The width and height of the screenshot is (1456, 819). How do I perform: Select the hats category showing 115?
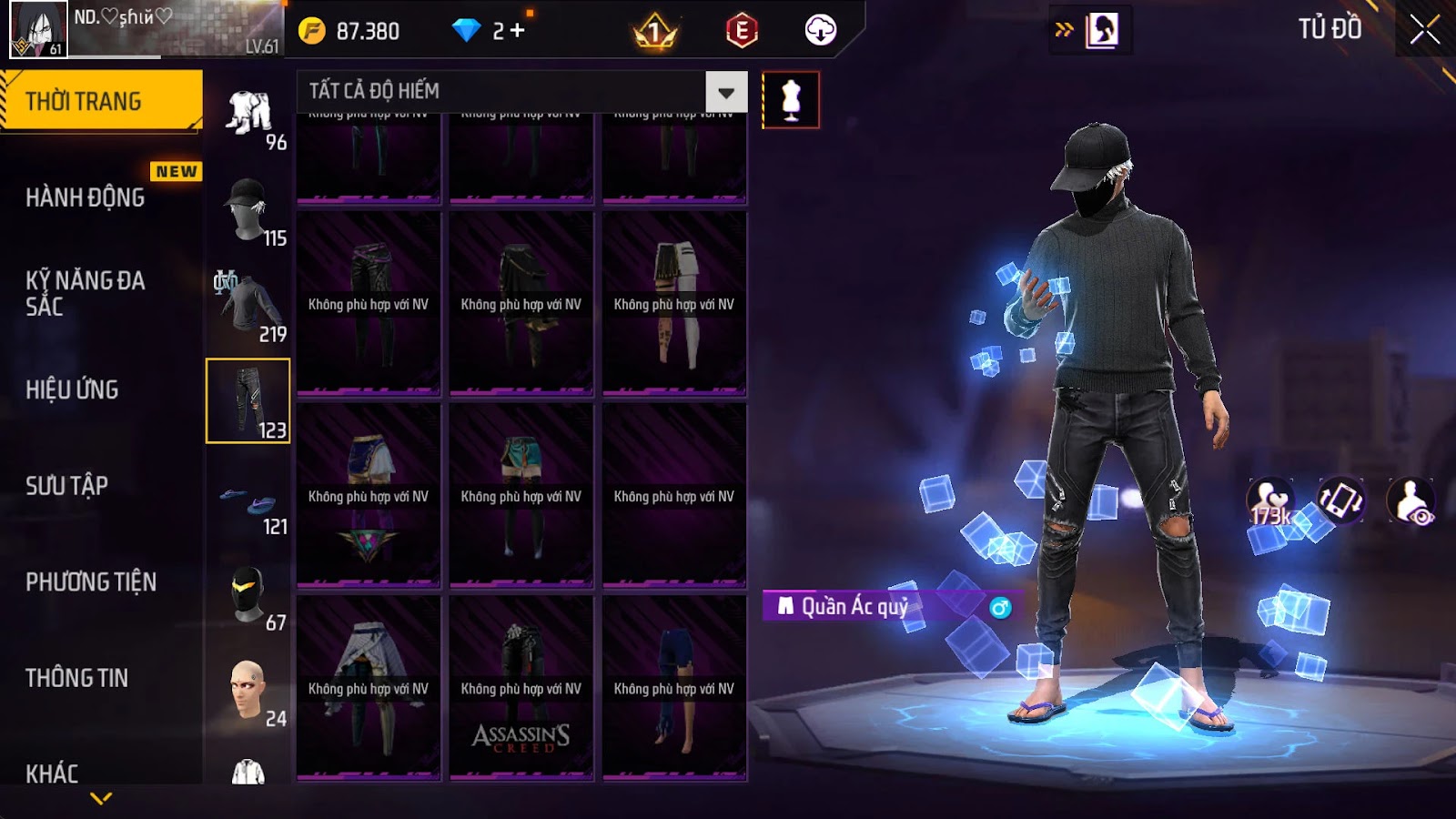[x=248, y=210]
